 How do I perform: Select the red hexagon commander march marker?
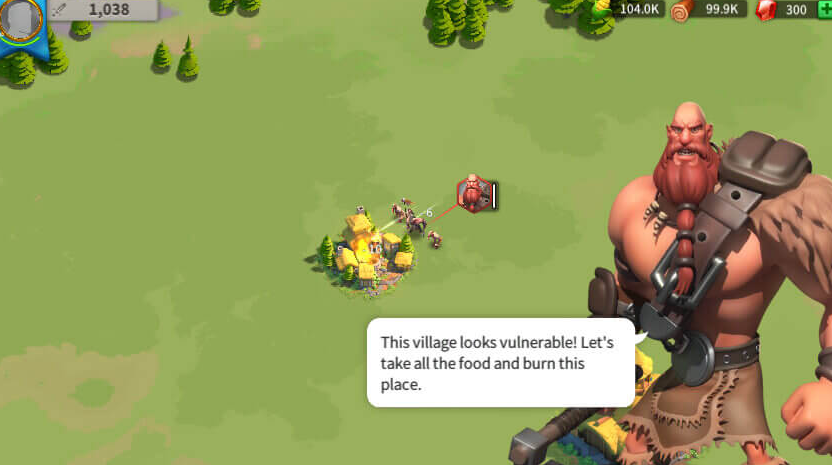tap(472, 194)
